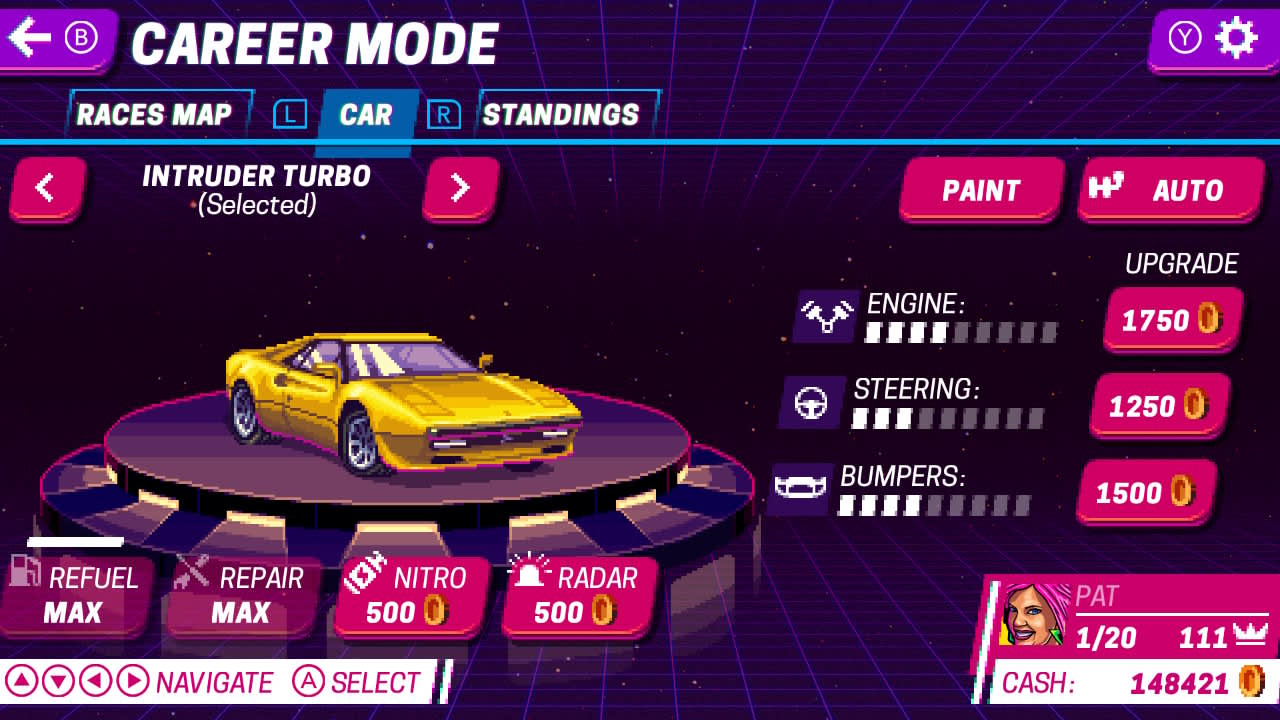Open the Standings tab
1280x720 pixels.
coord(561,114)
